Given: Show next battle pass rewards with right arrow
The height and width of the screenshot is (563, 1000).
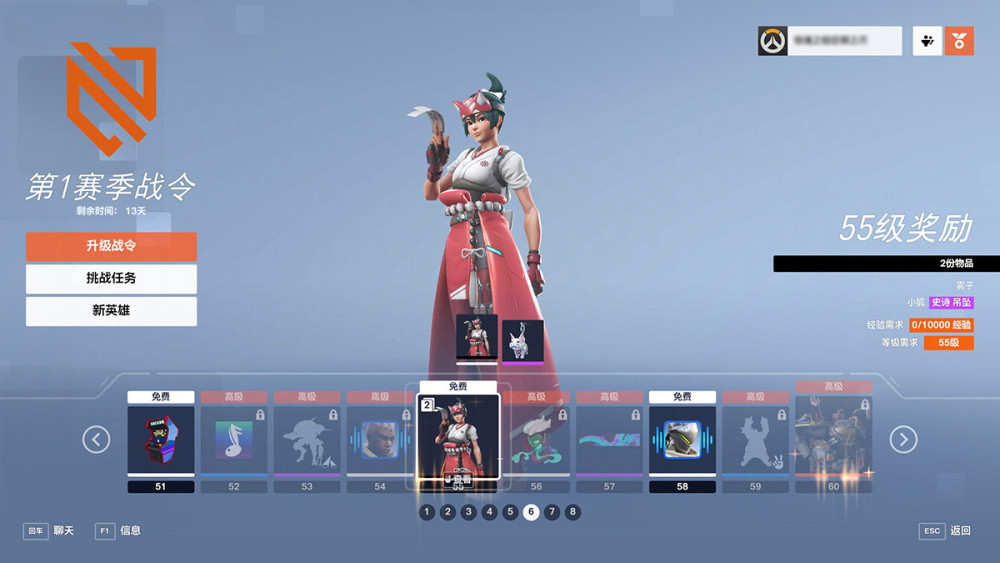Looking at the screenshot, I should pyautogui.click(x=903, y=439).
